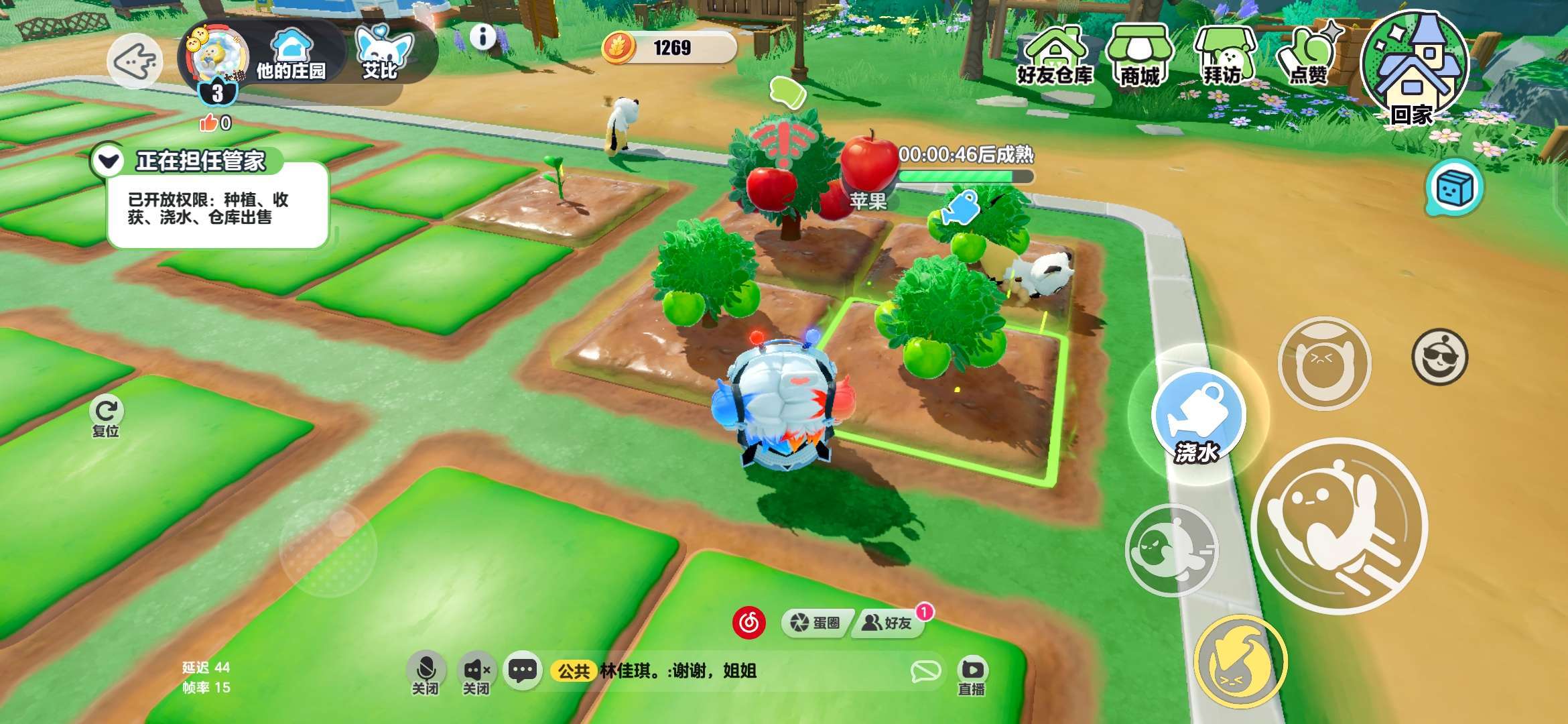
Task: Open the chat speech bubble button
Action: (x=523, y=670)
